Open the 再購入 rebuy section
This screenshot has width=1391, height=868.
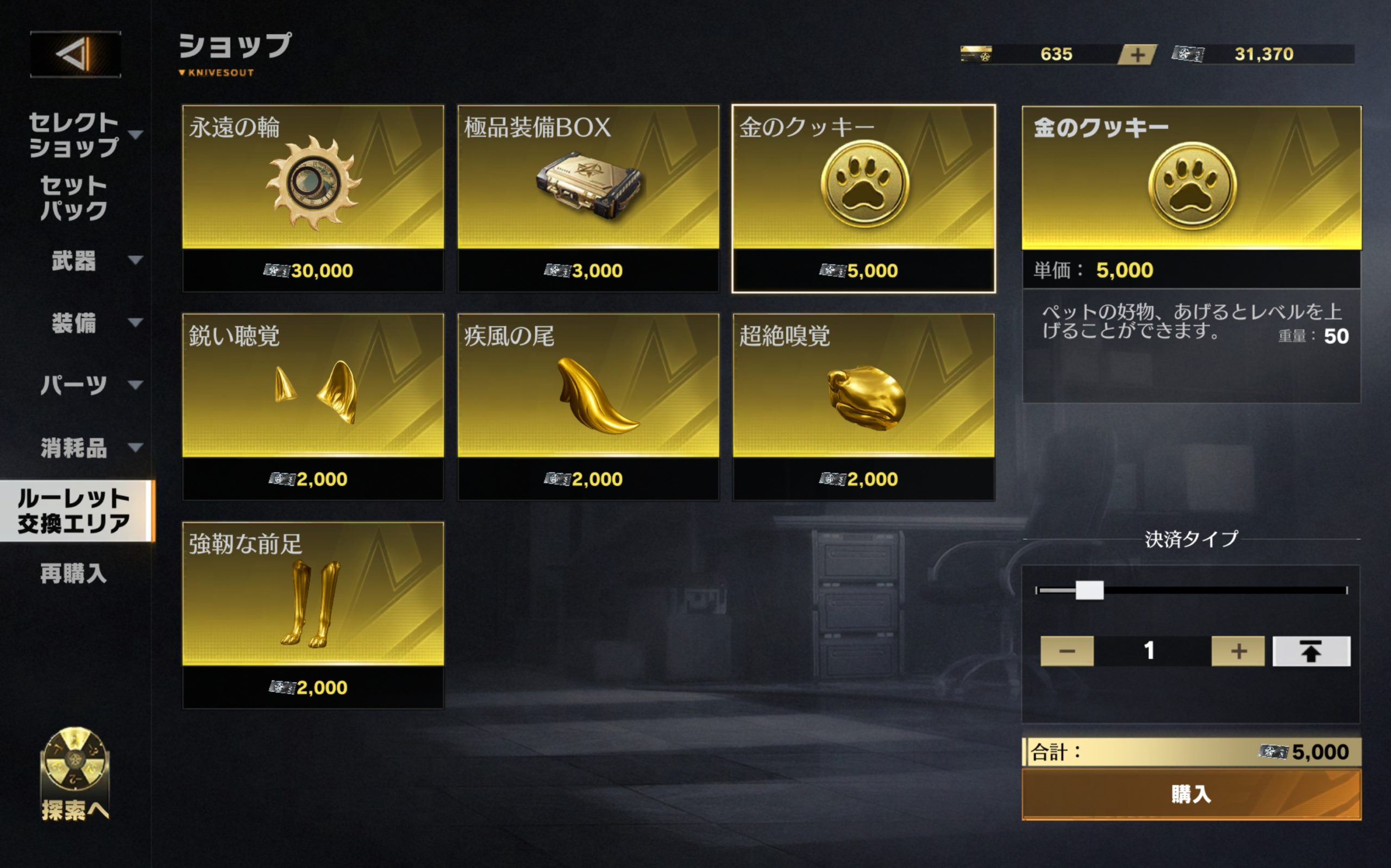coord(74,573)
